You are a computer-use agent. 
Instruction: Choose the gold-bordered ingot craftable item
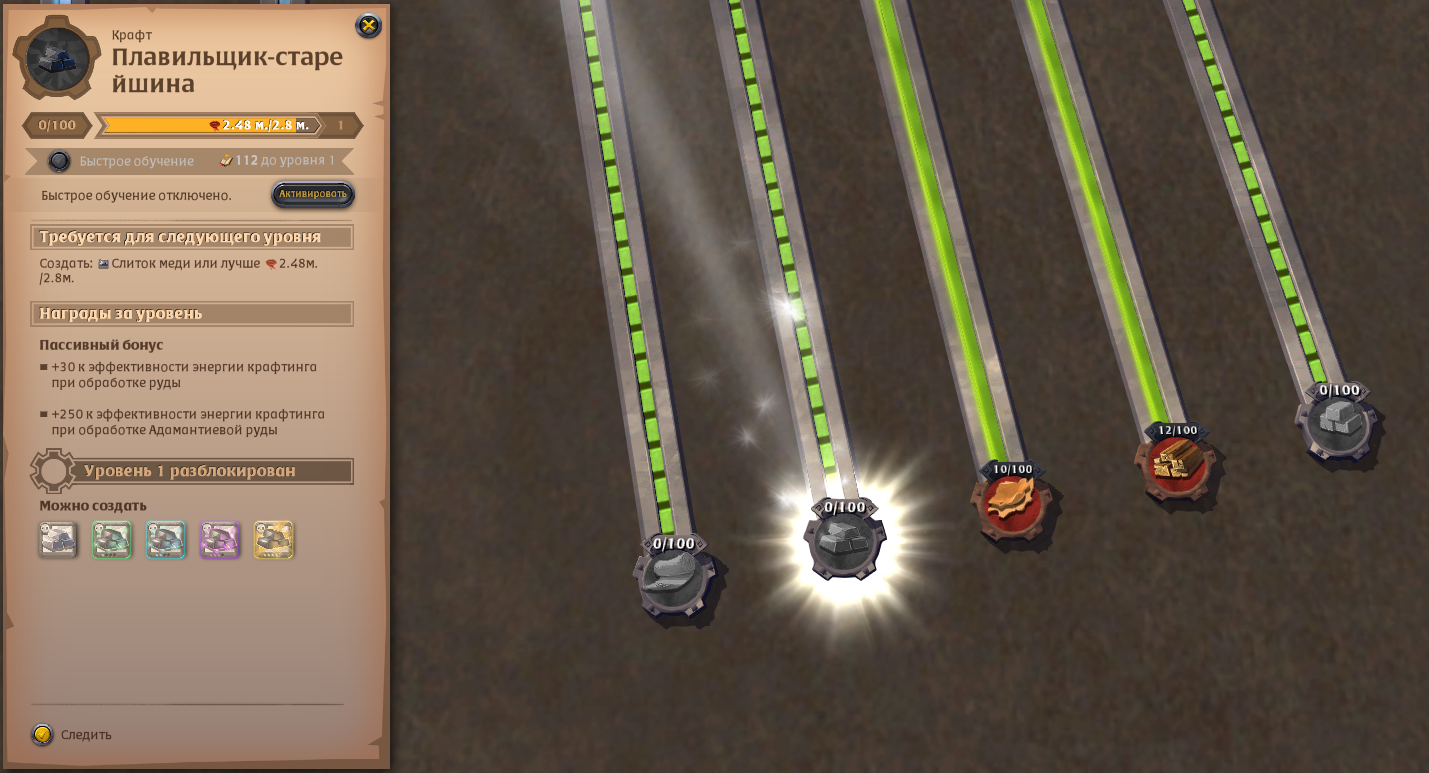click(273, 540)
